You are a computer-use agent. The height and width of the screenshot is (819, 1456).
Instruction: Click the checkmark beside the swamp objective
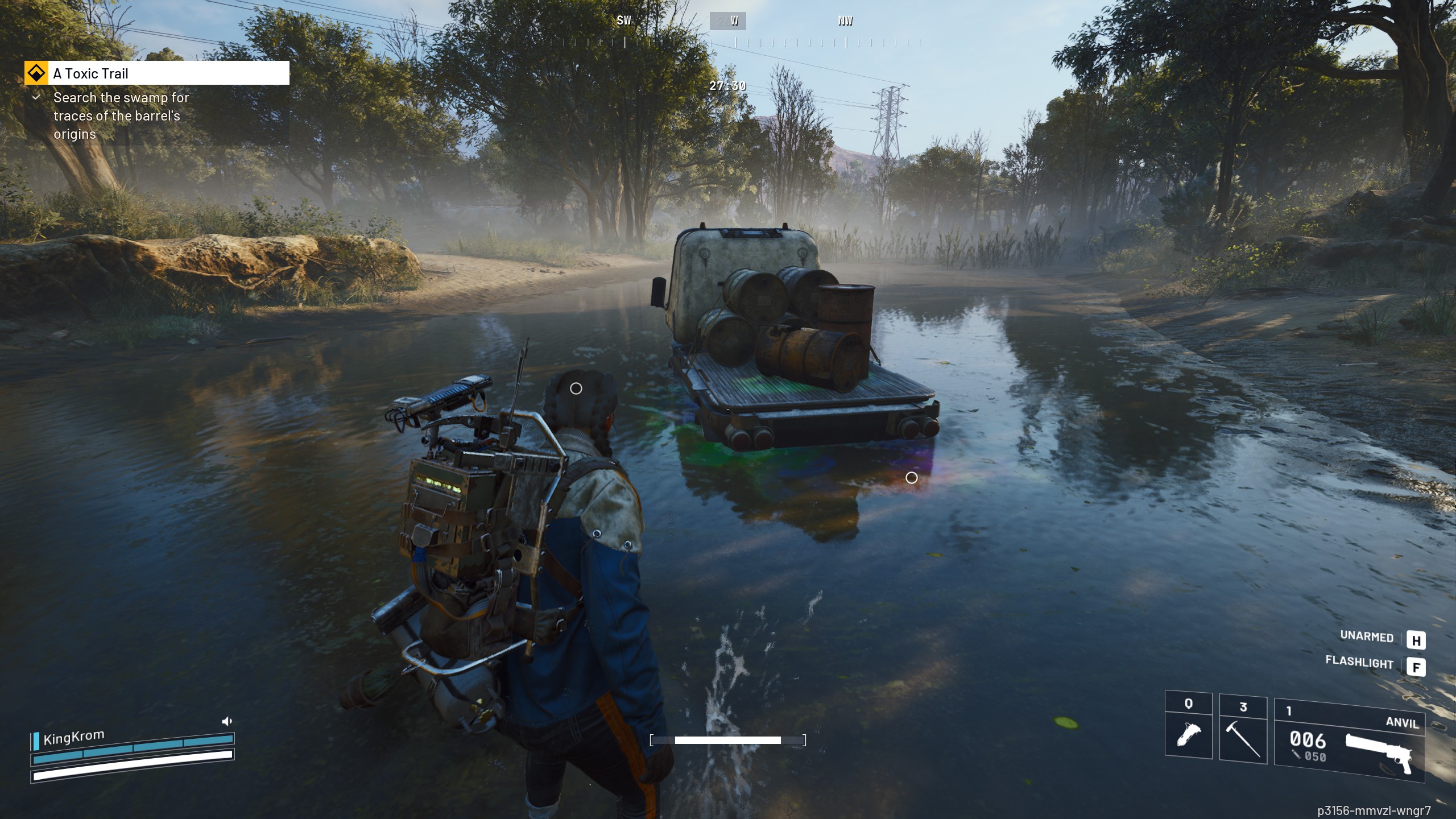36,98
